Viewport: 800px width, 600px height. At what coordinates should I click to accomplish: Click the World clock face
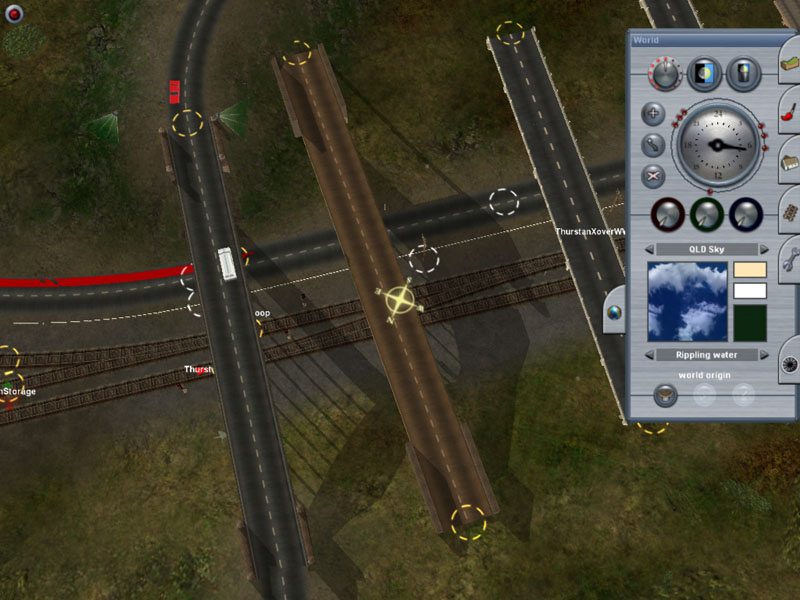716,145
